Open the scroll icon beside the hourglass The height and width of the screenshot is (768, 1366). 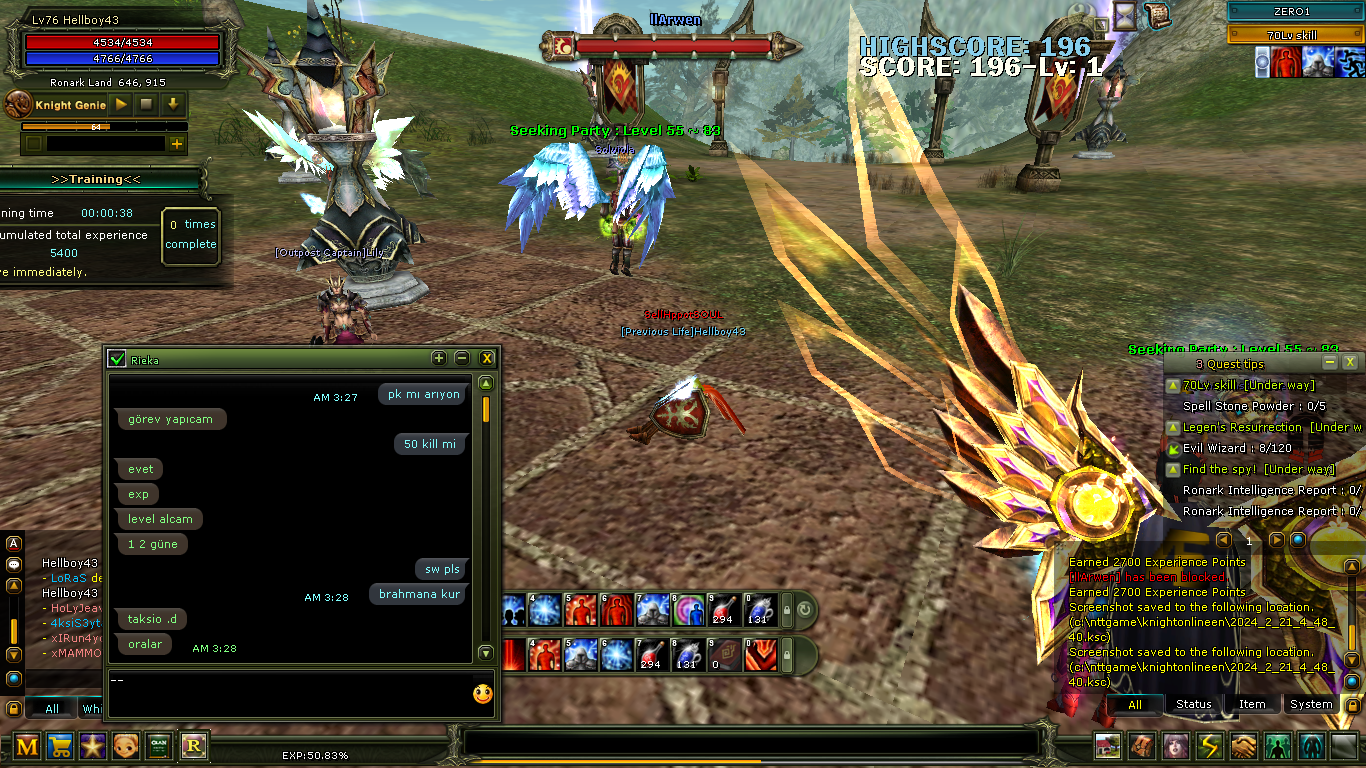pyautogui.click(x=1157, y=16)
